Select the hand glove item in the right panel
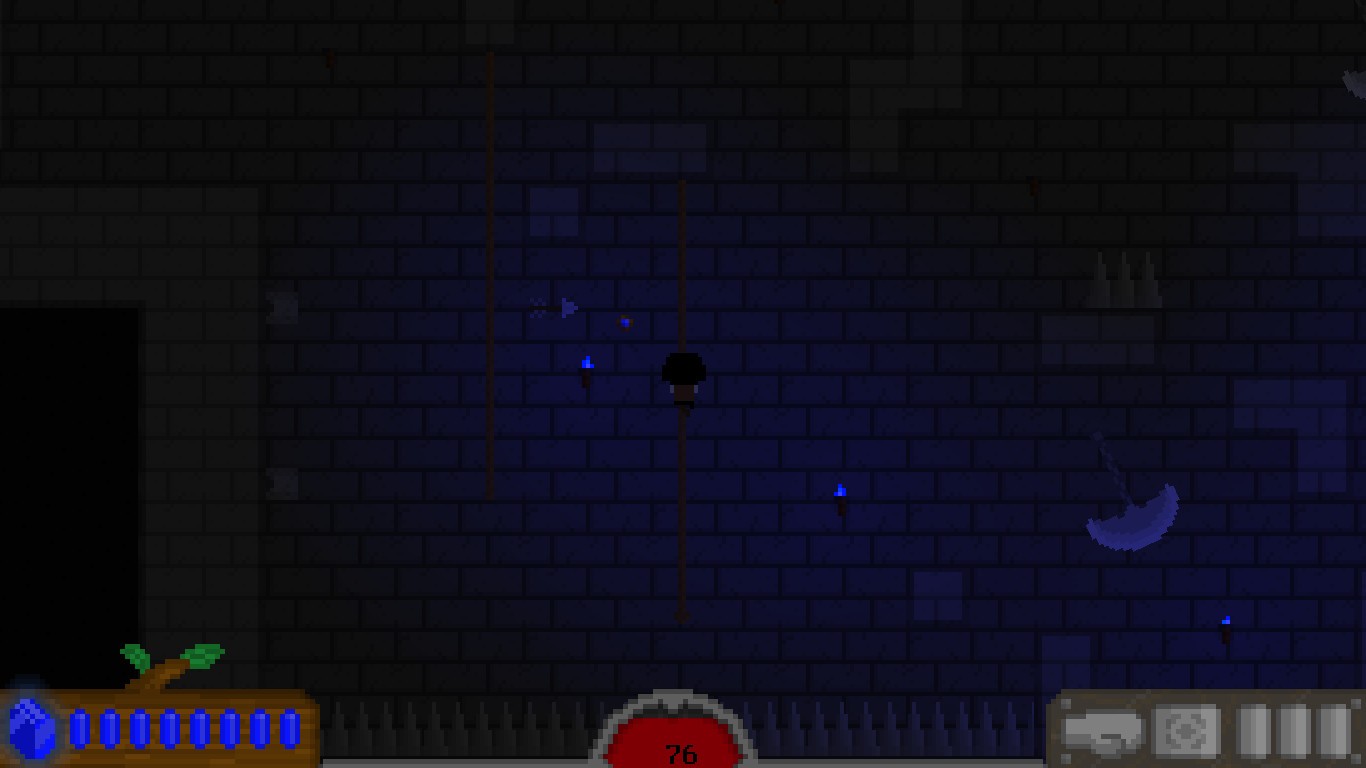The image size is (1366, 768). pyautogui.click(x=1103, y=731)
